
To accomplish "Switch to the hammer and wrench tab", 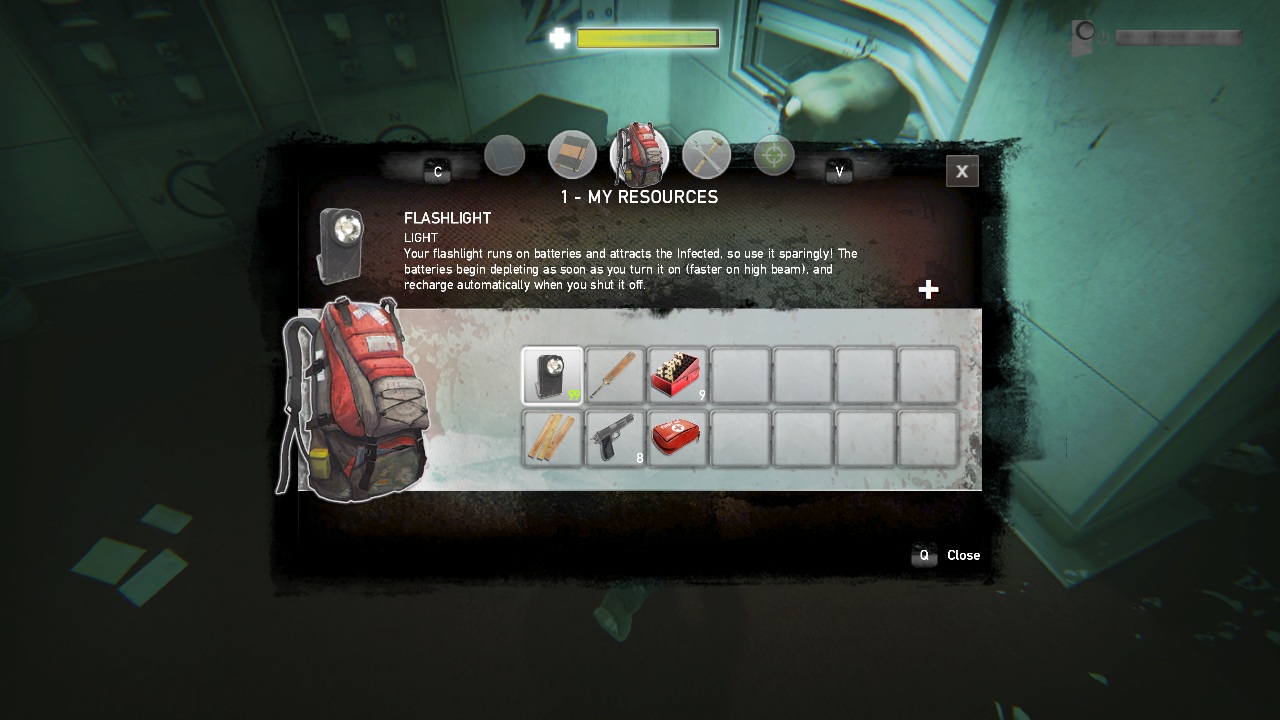I will 707,156.
